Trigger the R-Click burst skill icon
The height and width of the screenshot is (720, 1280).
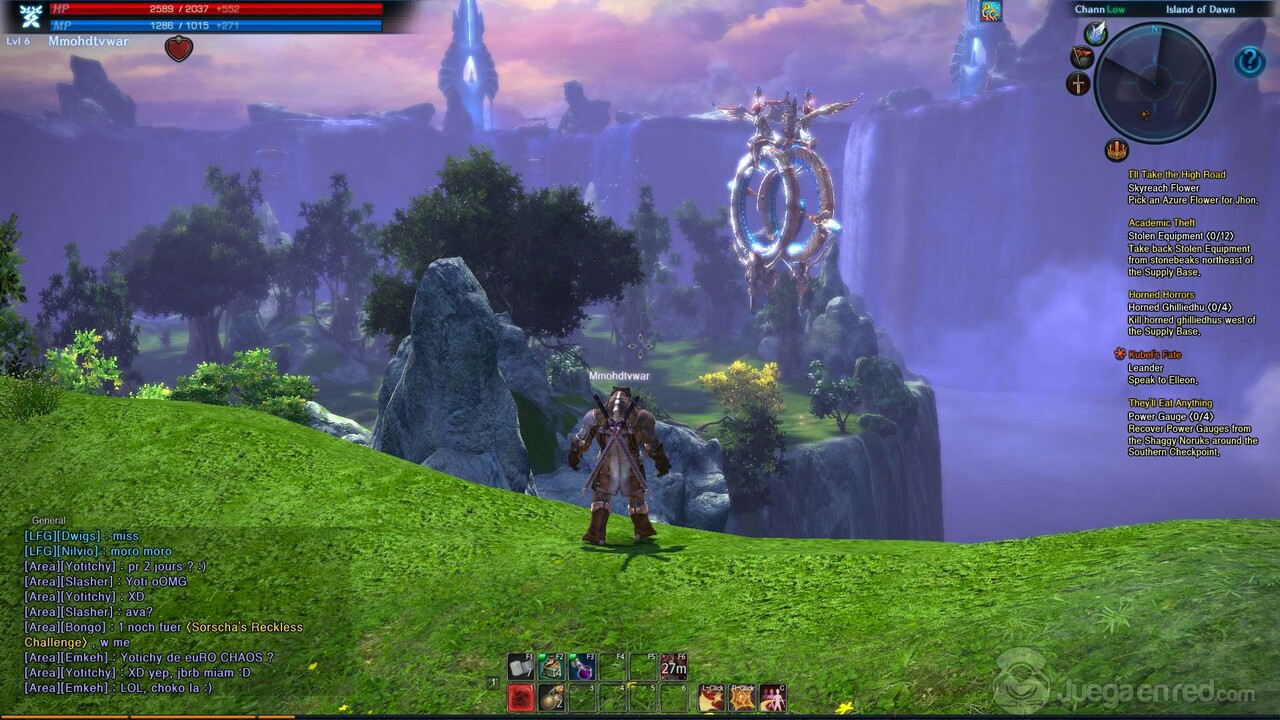click(x=742, y=697)
